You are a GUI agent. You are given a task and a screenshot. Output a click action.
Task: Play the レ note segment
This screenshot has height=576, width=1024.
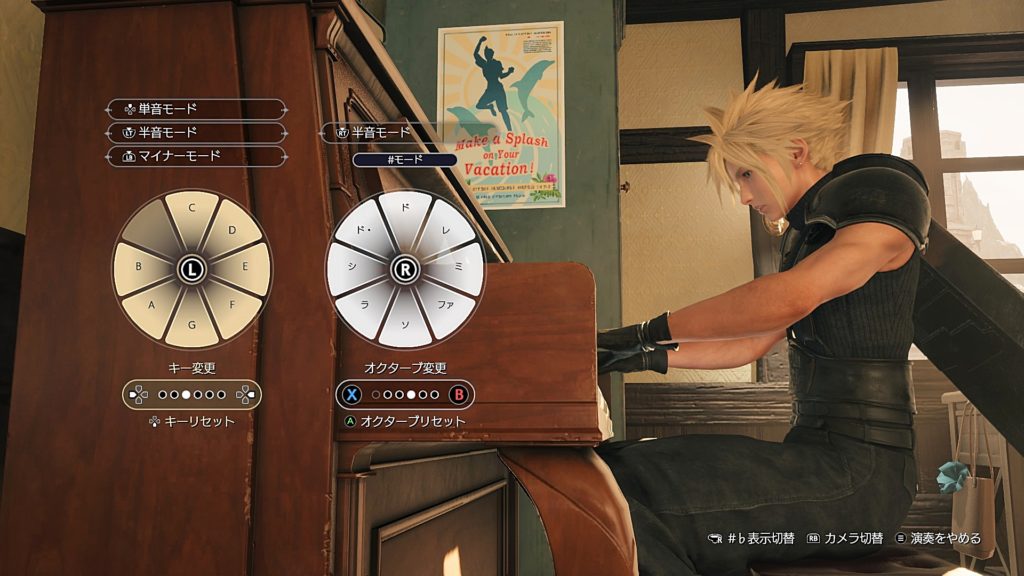446,231
